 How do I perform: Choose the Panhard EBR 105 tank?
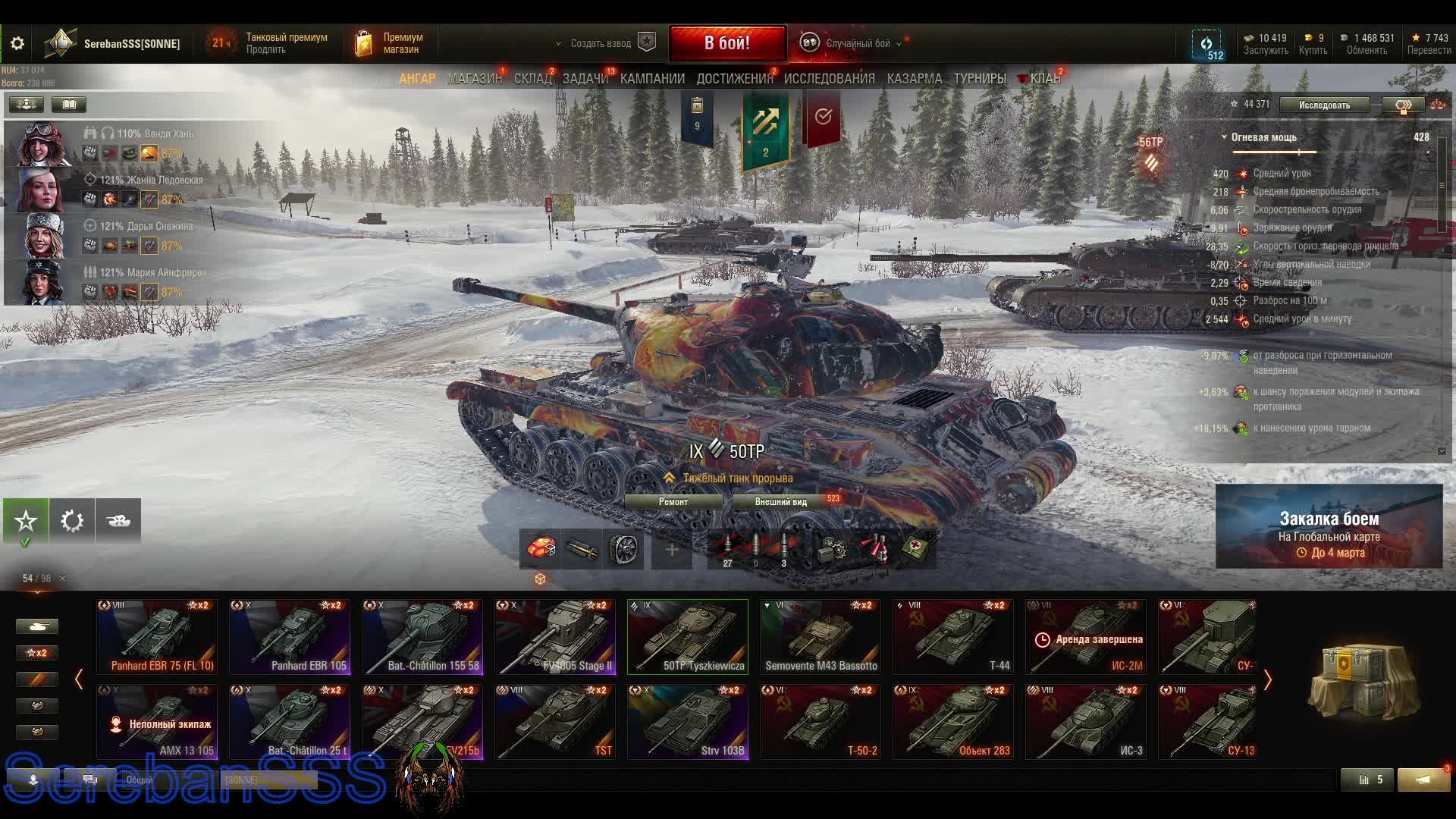[x=290, y=637]
